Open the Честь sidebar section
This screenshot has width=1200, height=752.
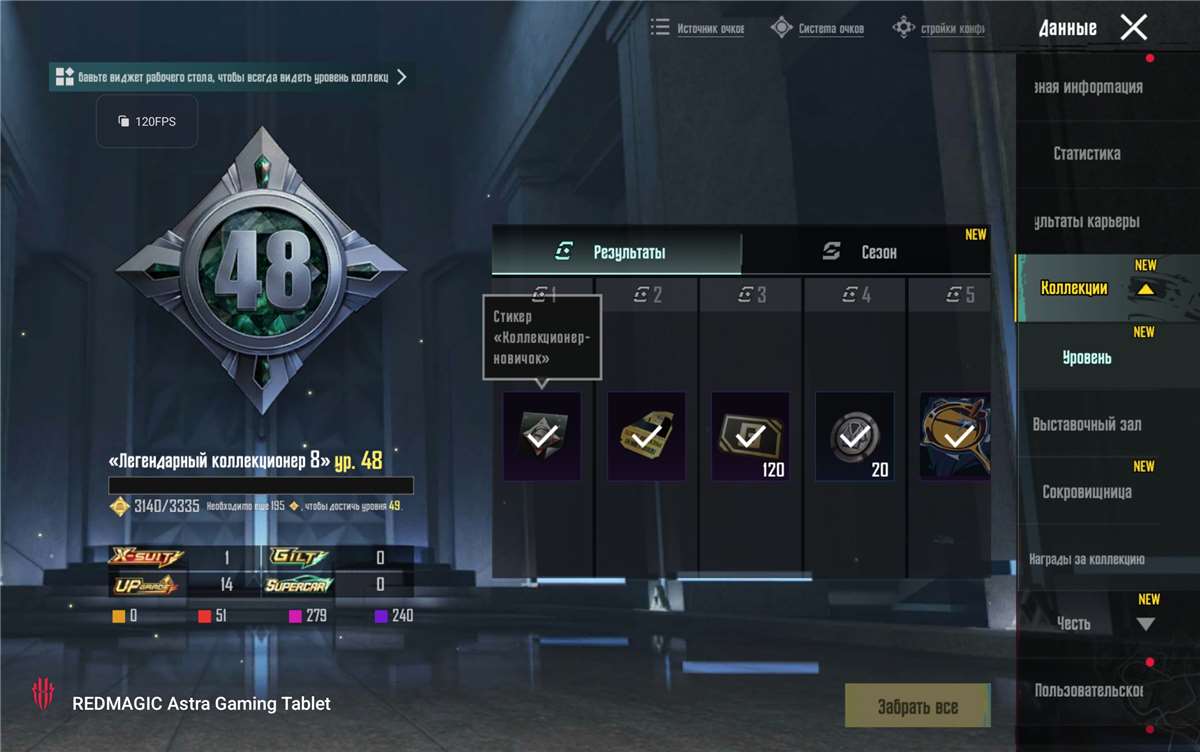[x=1074, y=623]
